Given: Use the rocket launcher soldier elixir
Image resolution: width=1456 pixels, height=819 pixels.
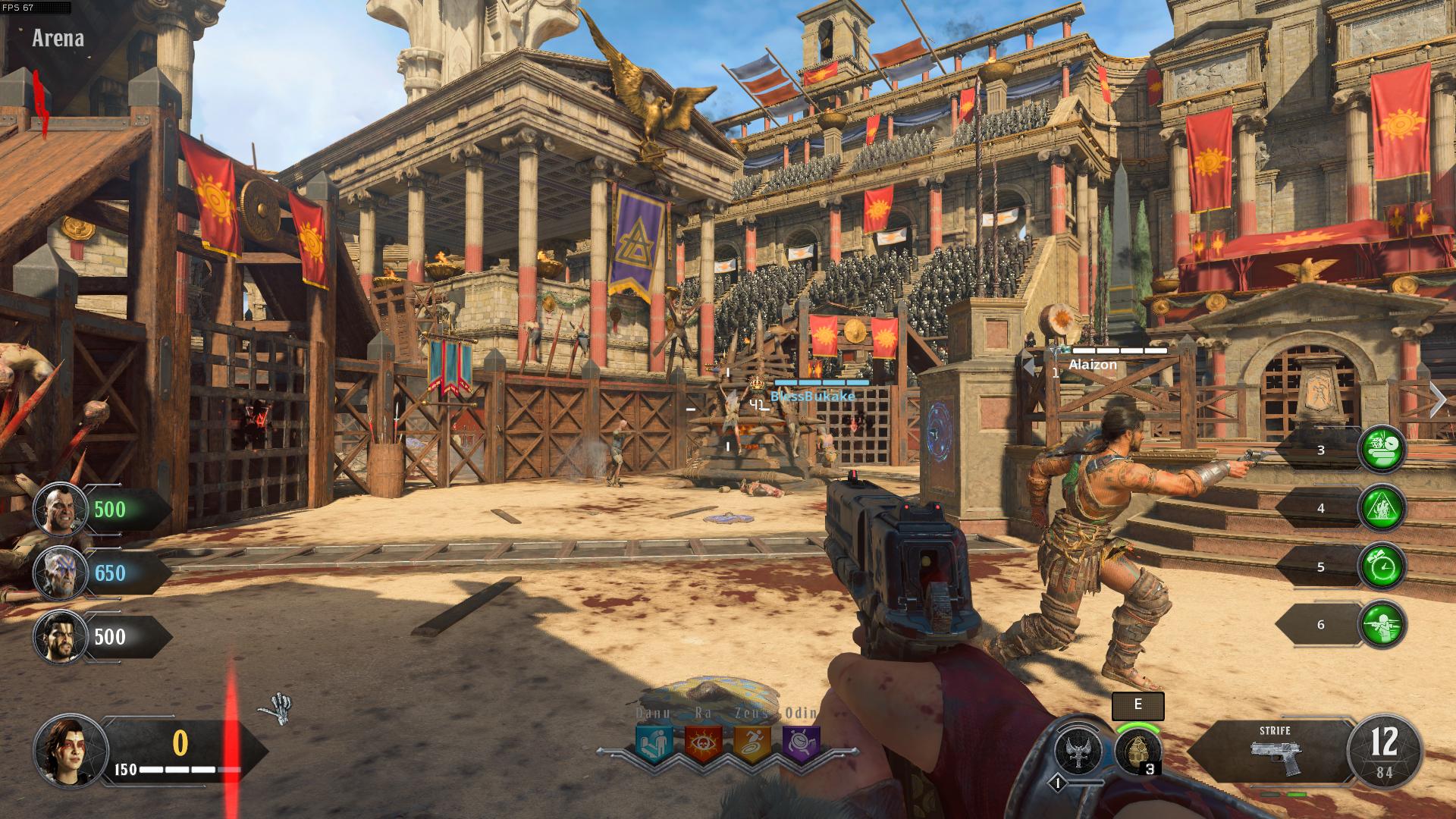Looking at the screenshot, I should (x=1382, y=624).
